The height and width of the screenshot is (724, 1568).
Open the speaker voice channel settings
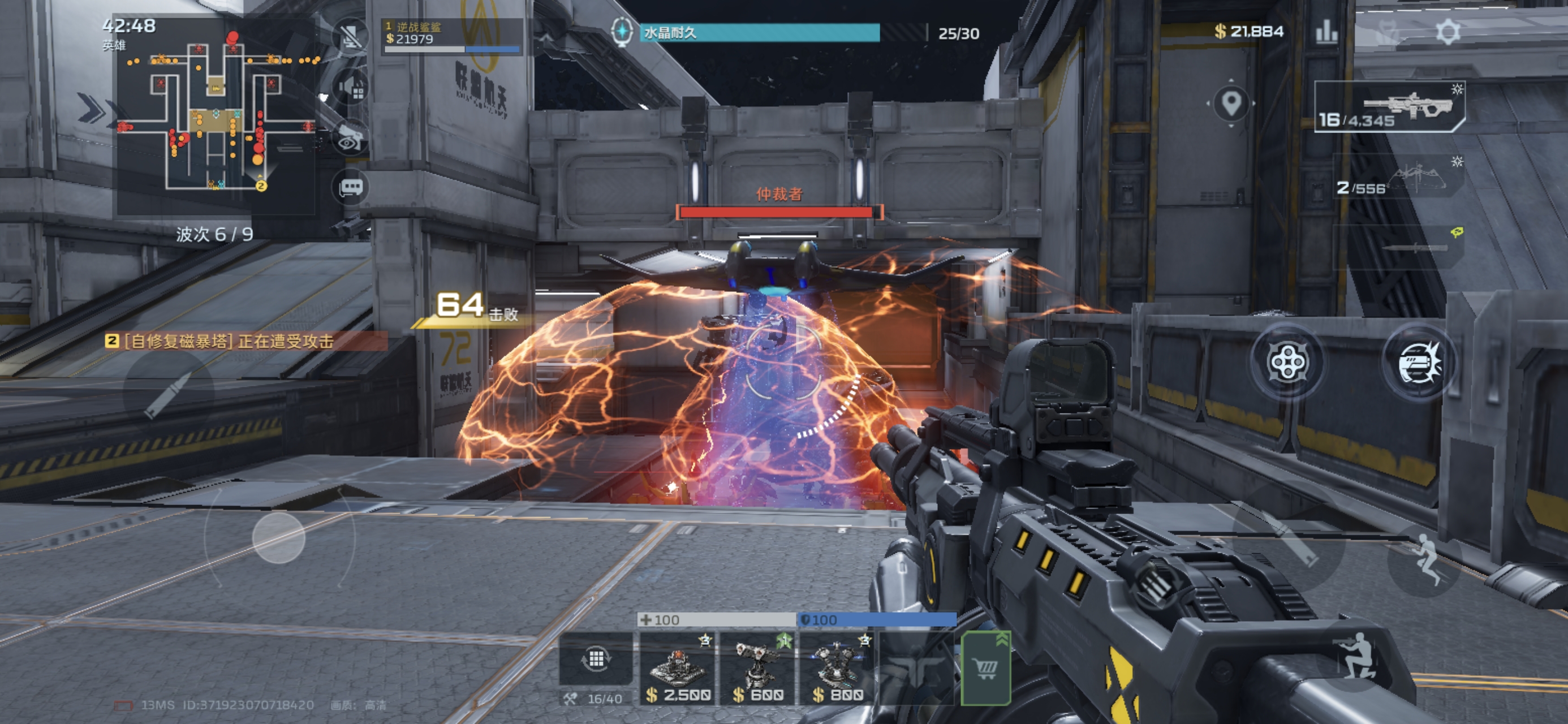(352, 88)
